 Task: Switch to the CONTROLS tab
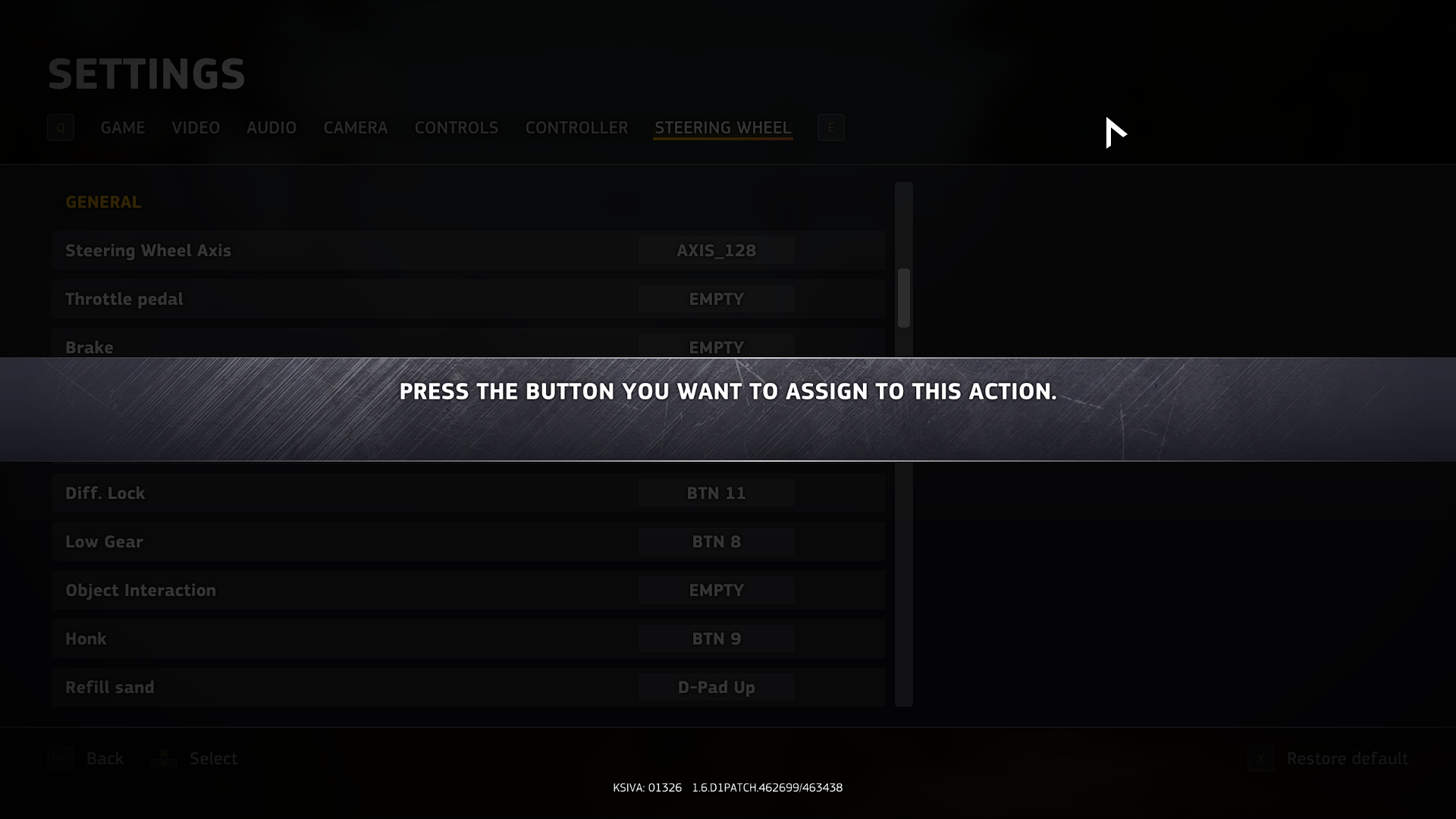click(x=456, y=127)
